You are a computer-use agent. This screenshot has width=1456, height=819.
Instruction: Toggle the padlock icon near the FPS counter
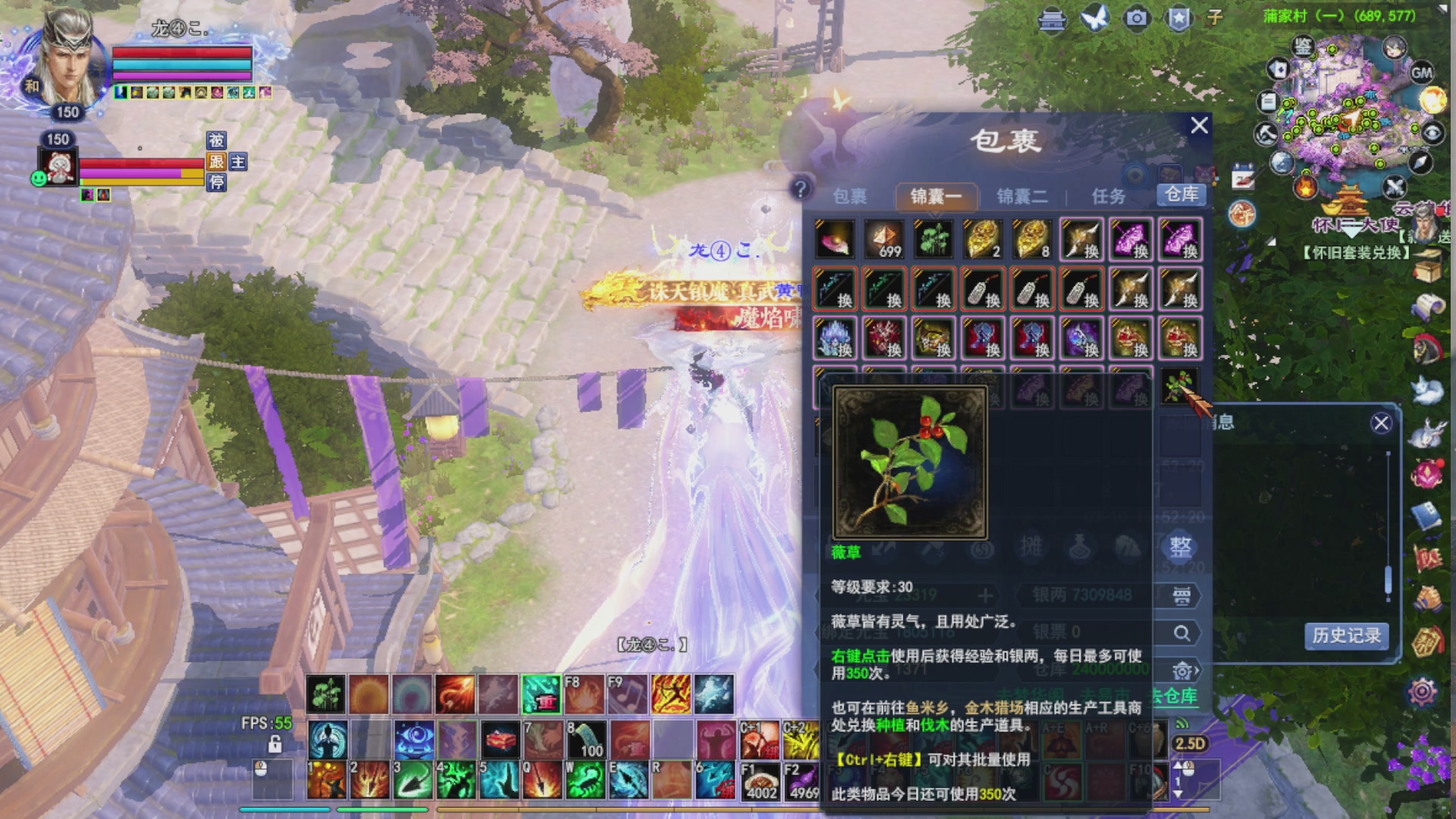[275, 744]
